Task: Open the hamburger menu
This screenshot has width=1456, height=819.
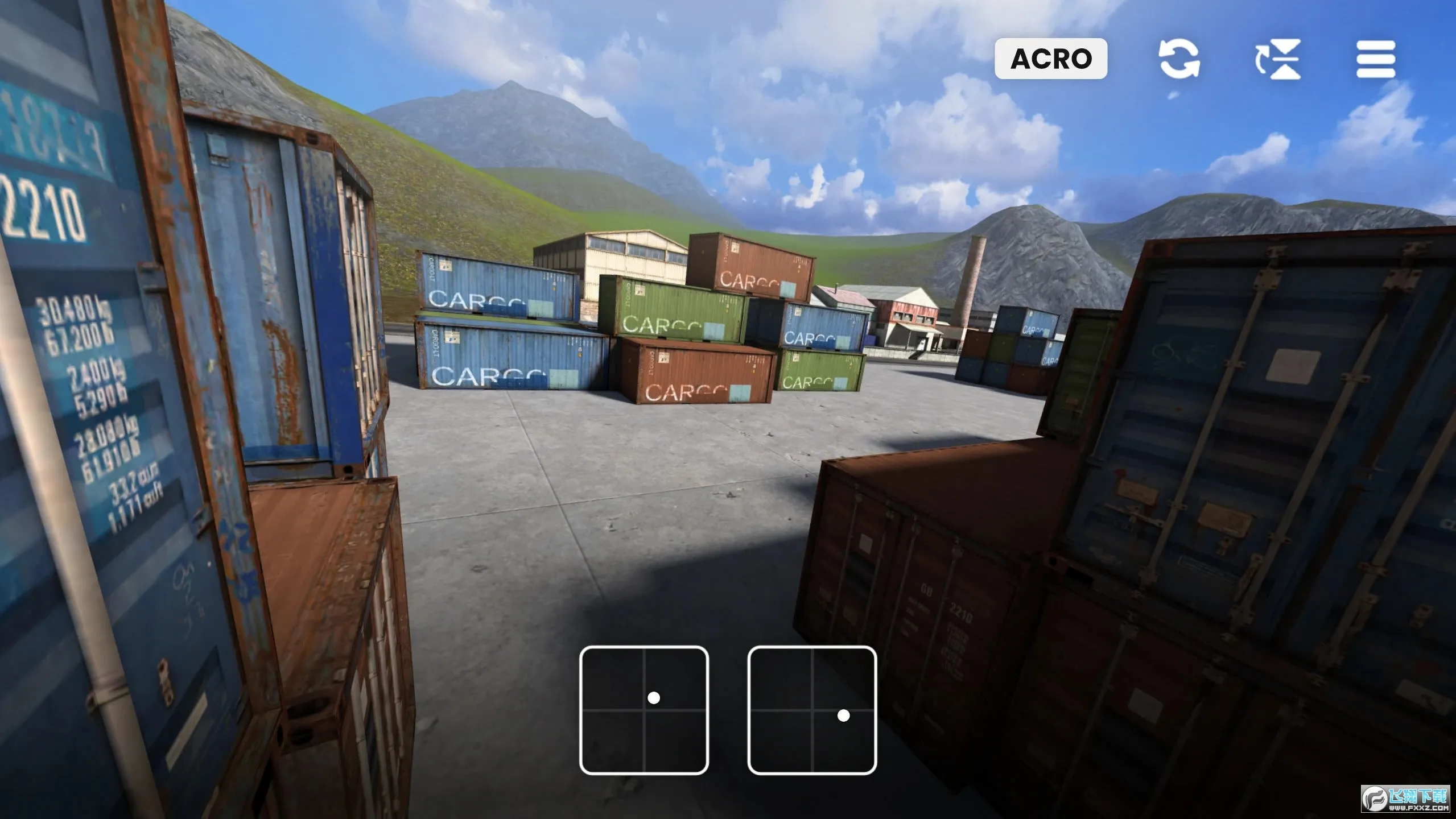Action: click(1375, 59)
